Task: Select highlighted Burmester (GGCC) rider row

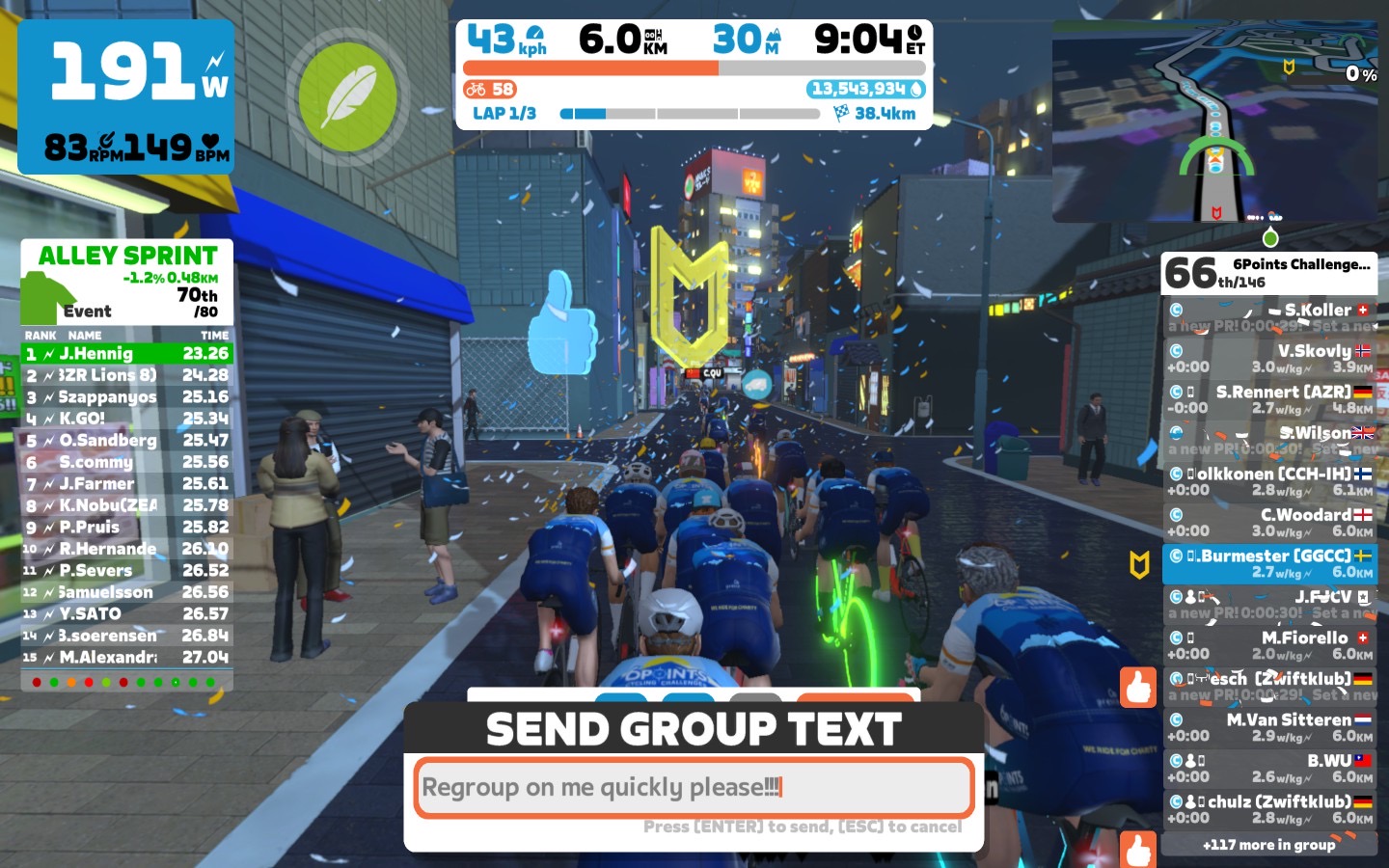Action: click(x=1269, y=563)
